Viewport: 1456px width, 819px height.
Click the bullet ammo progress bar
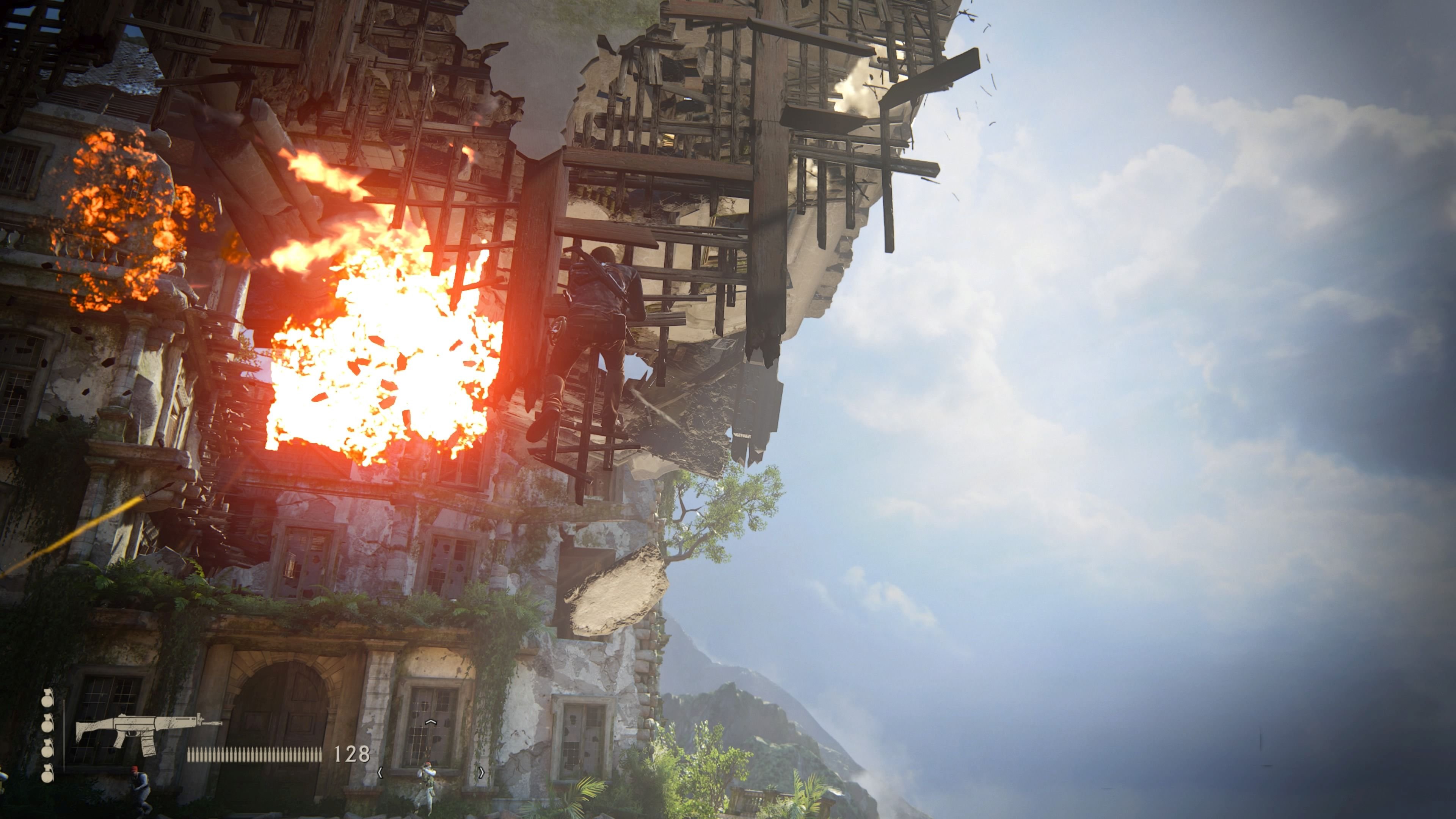pos(254,756)
